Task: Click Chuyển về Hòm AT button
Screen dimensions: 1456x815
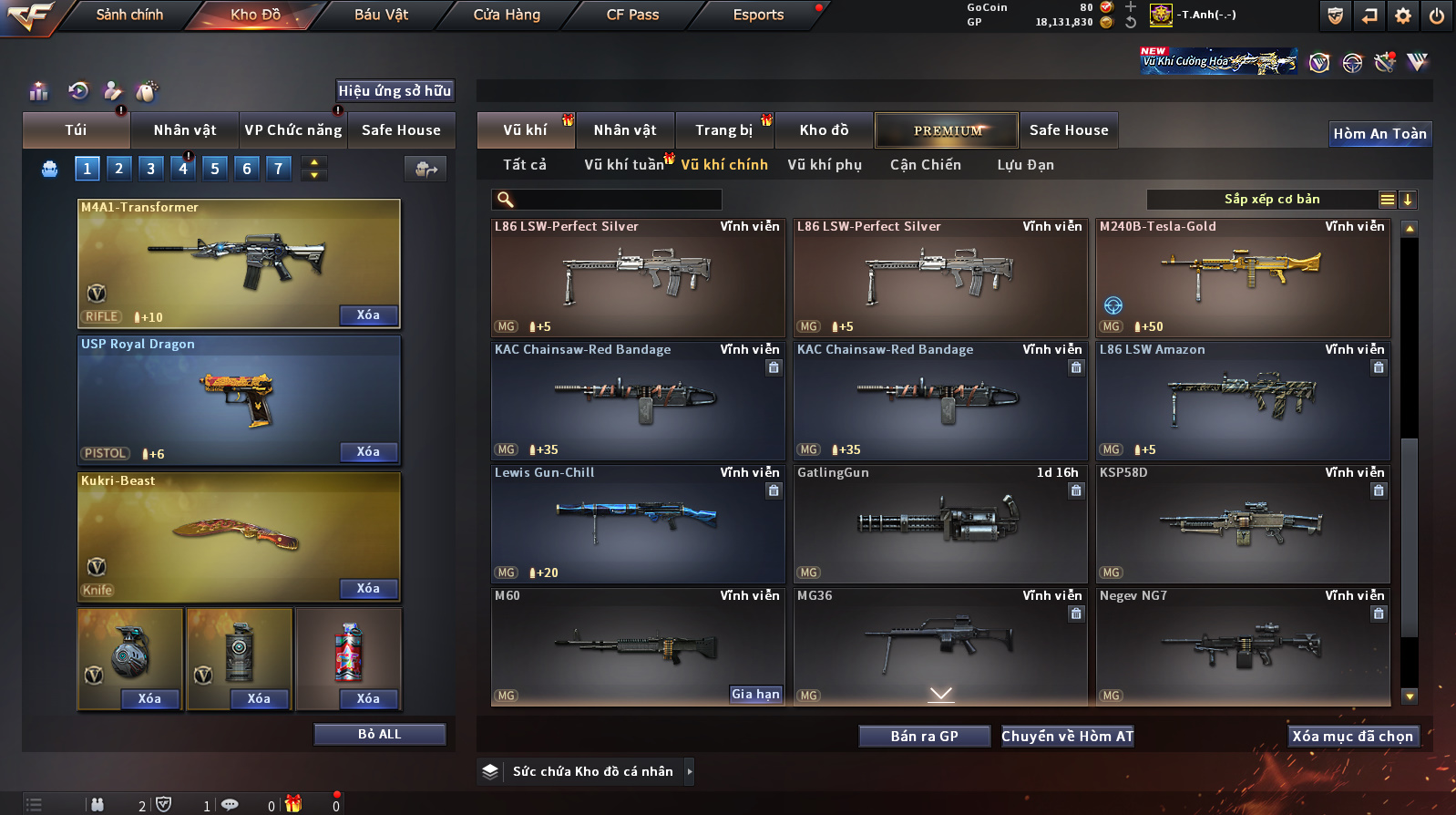Action: 1067,737
